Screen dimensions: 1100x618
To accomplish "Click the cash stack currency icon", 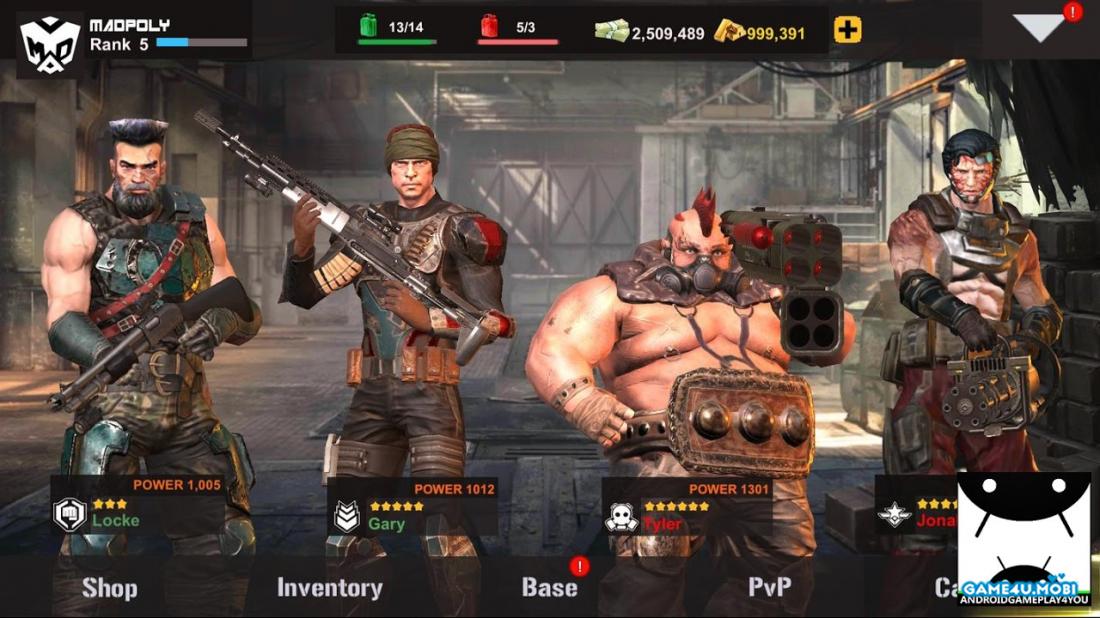I will [611, 31].
